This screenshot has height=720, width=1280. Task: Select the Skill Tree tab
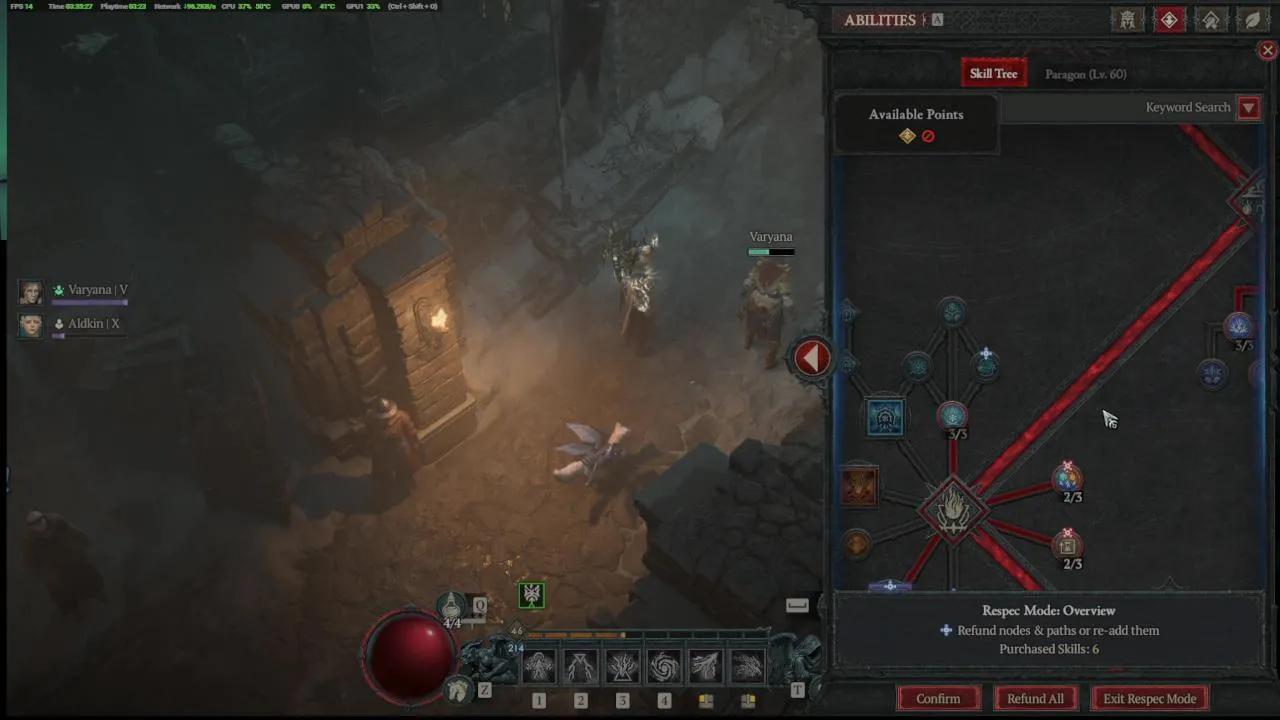click(993, 74)
